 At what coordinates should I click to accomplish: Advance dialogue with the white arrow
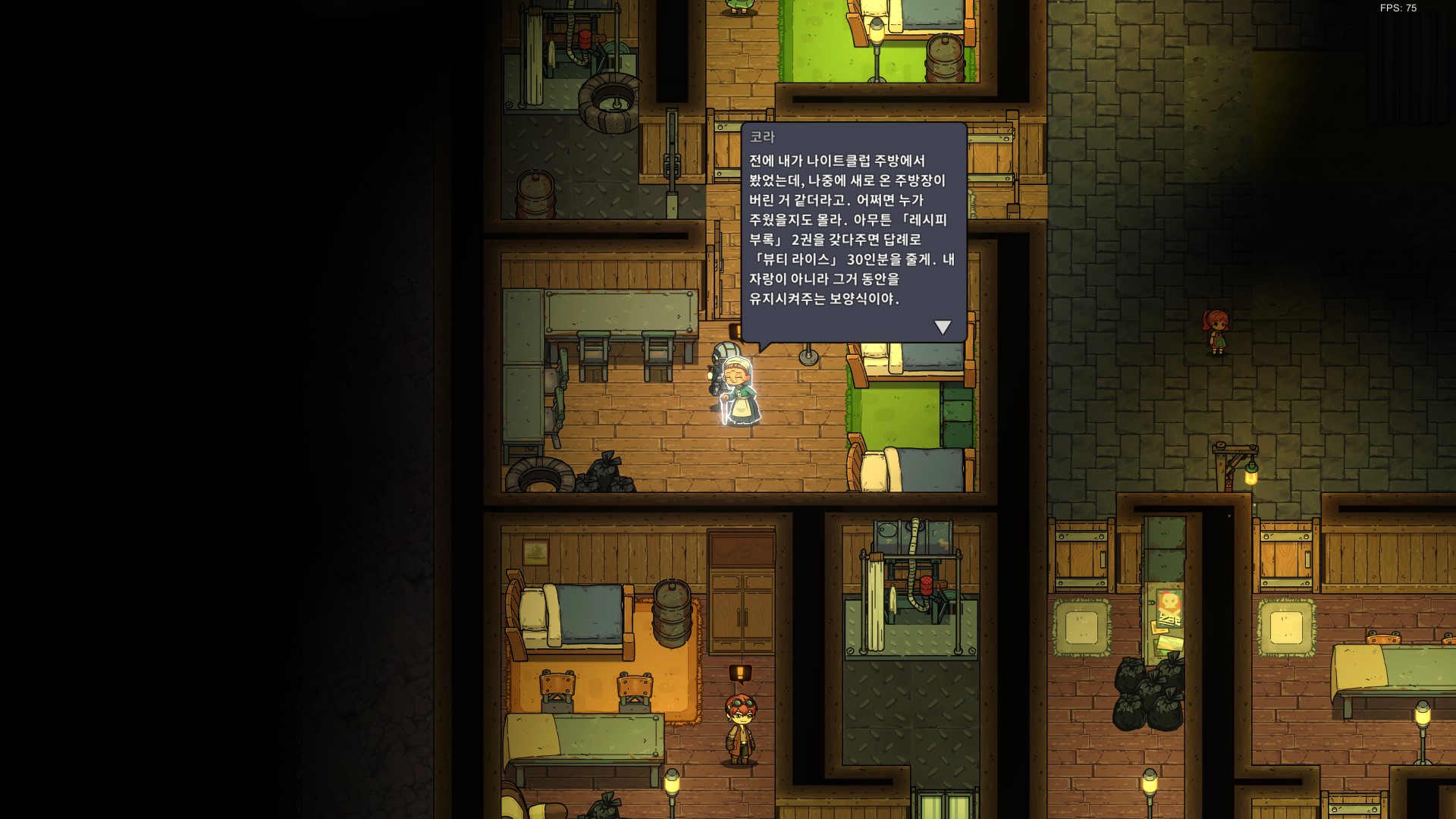point(943,327)
